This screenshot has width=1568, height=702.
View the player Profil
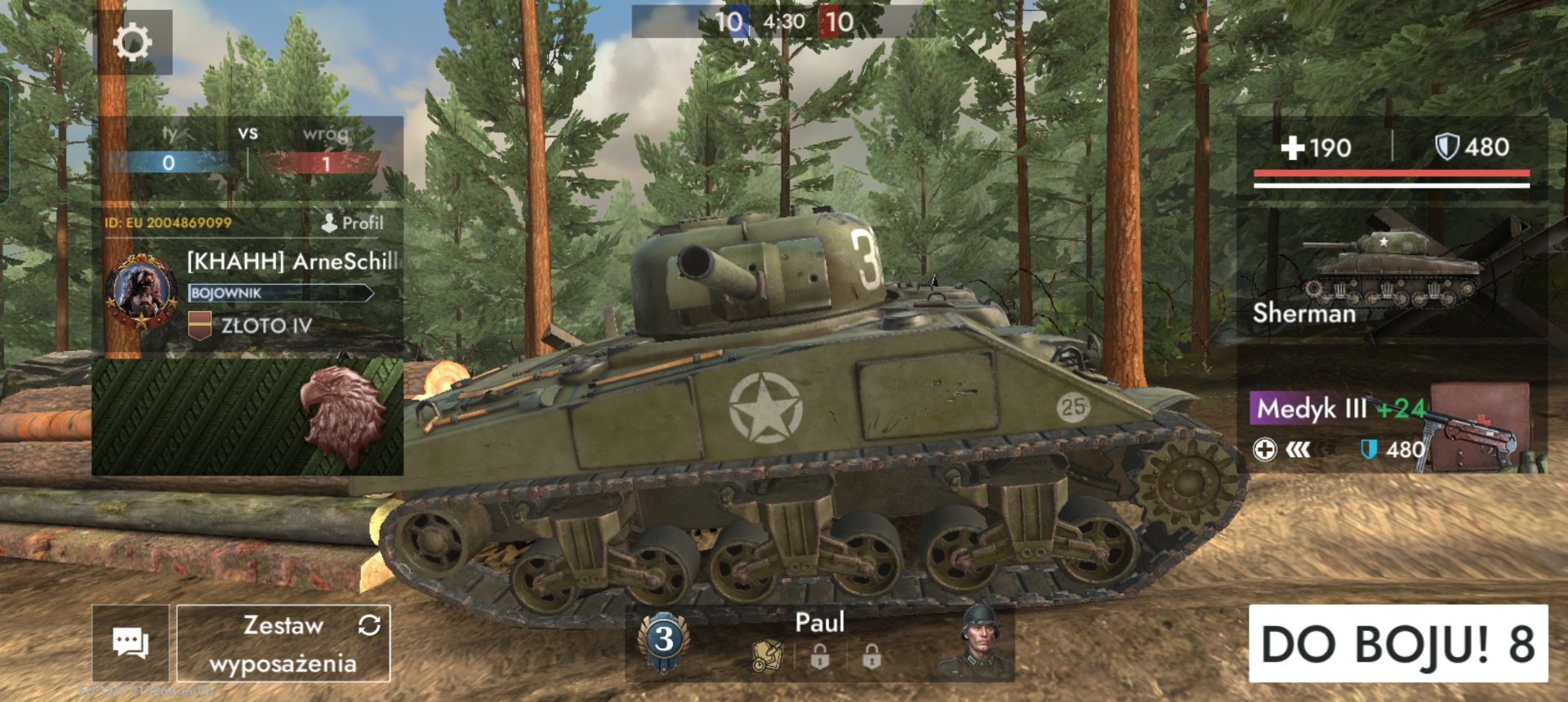pos(353,223)
